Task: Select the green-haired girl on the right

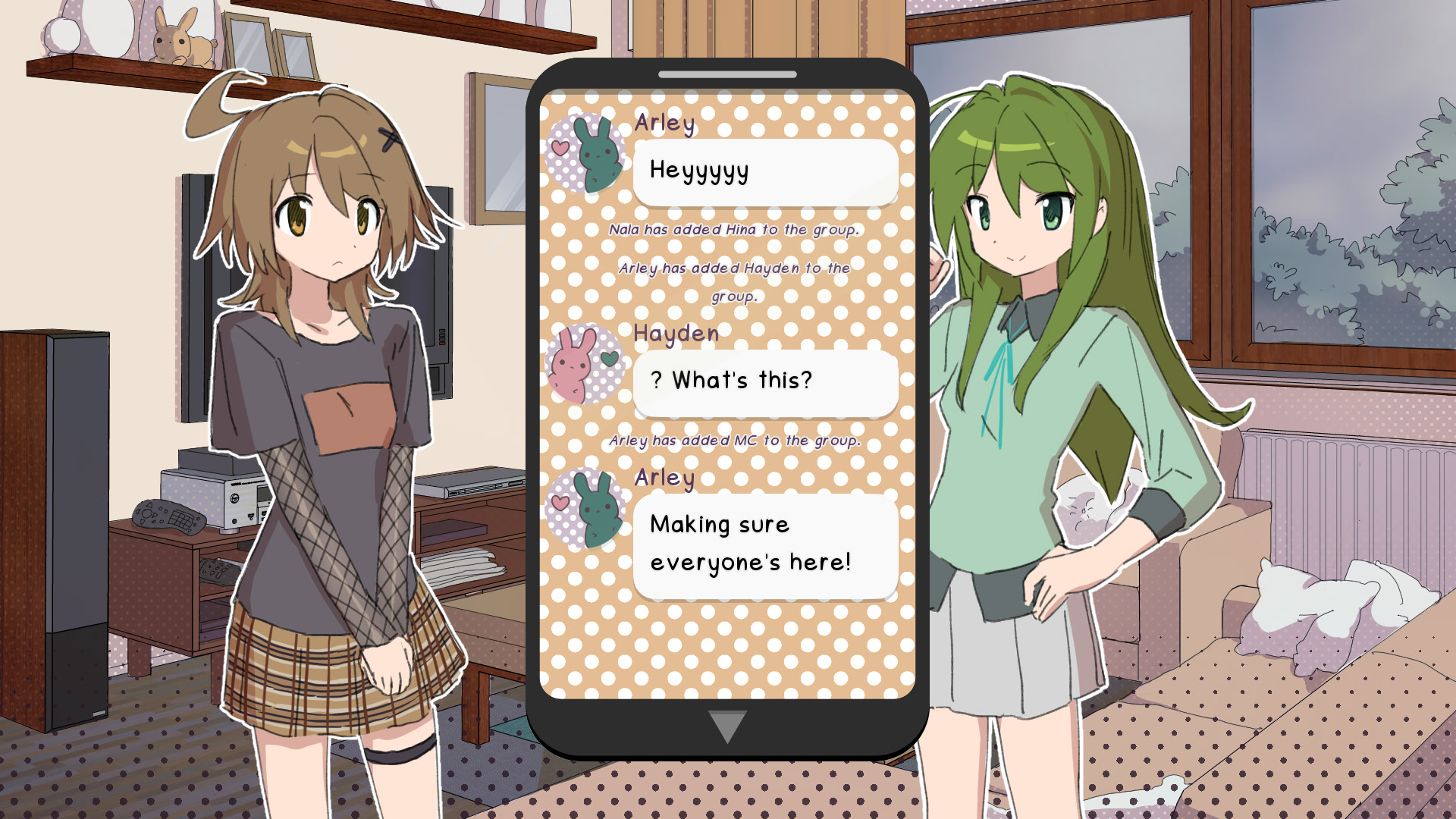Action: click(x=1024, y=379)
